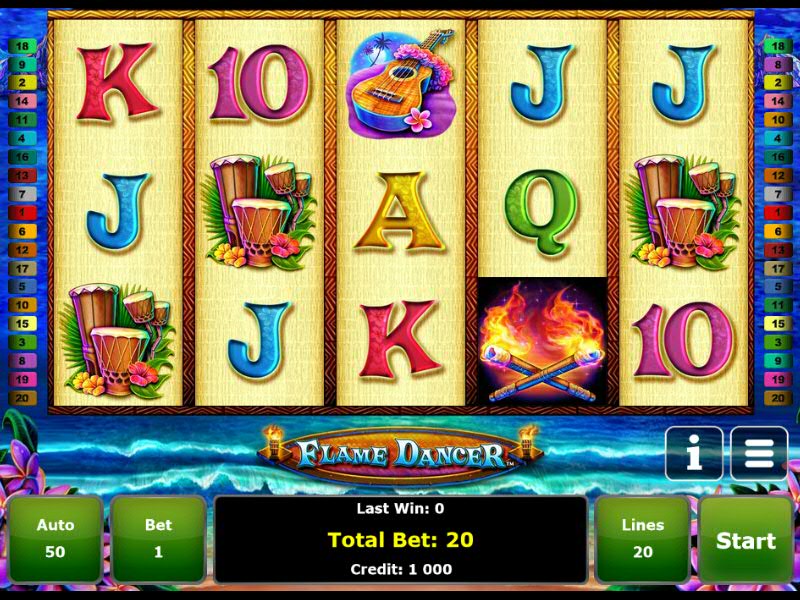Spin the reels with the Start button

pyautogui.click(x=745, y=540)
